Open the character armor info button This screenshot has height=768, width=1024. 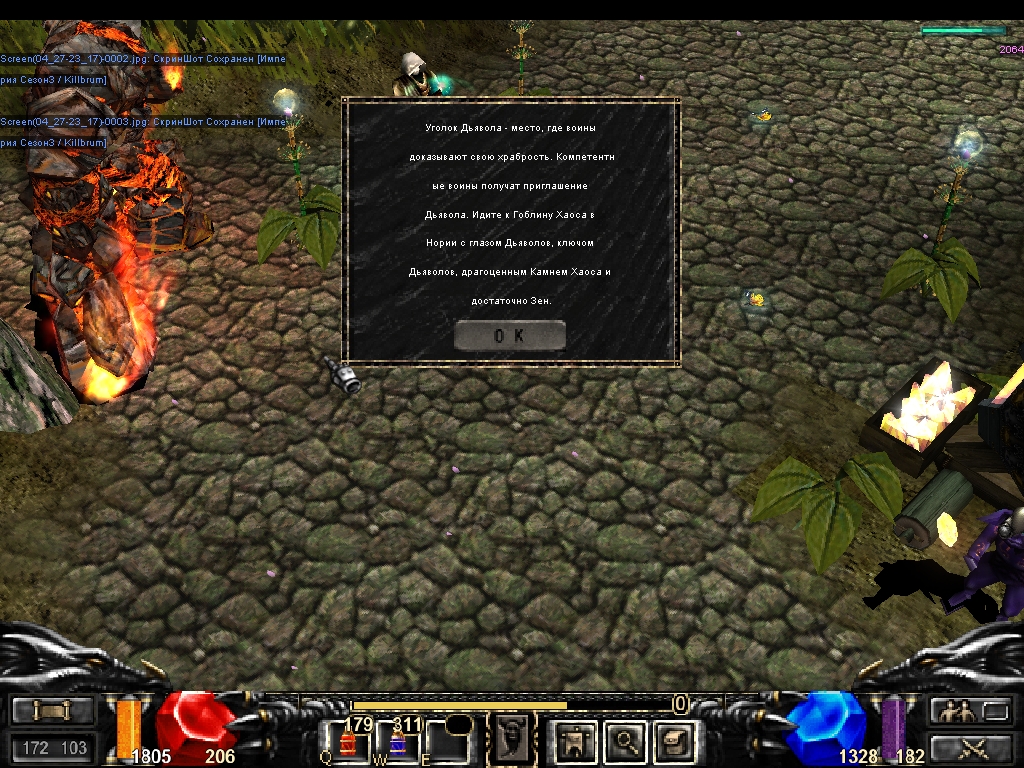pos(575,741)
